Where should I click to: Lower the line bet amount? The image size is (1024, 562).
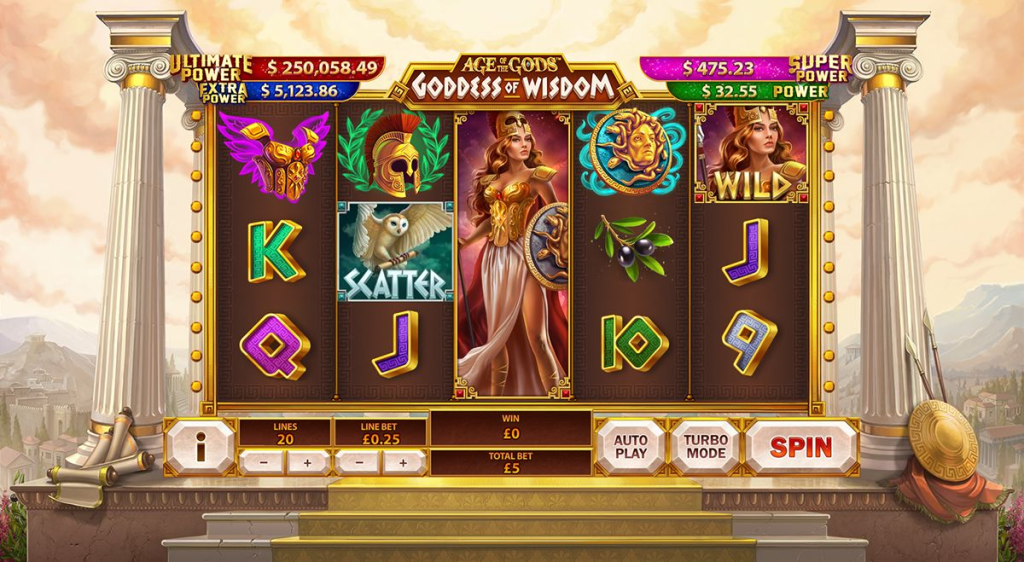pos(358,463)
